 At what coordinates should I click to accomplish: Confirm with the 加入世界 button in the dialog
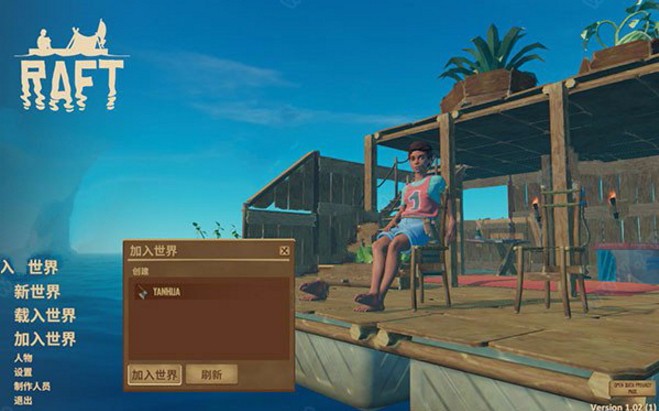coord(155,375)
